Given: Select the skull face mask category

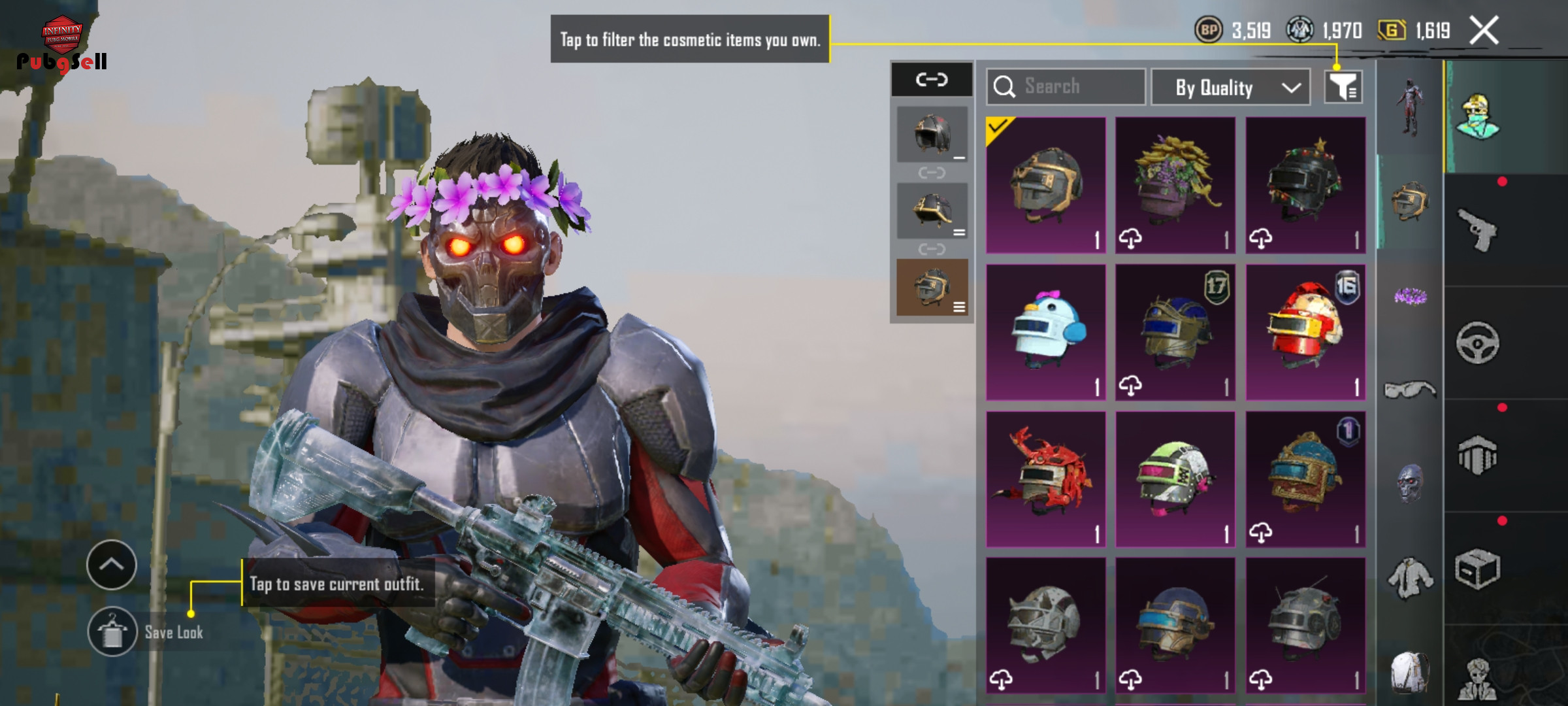Looking at the screenshot, I should pos(1410,484).
